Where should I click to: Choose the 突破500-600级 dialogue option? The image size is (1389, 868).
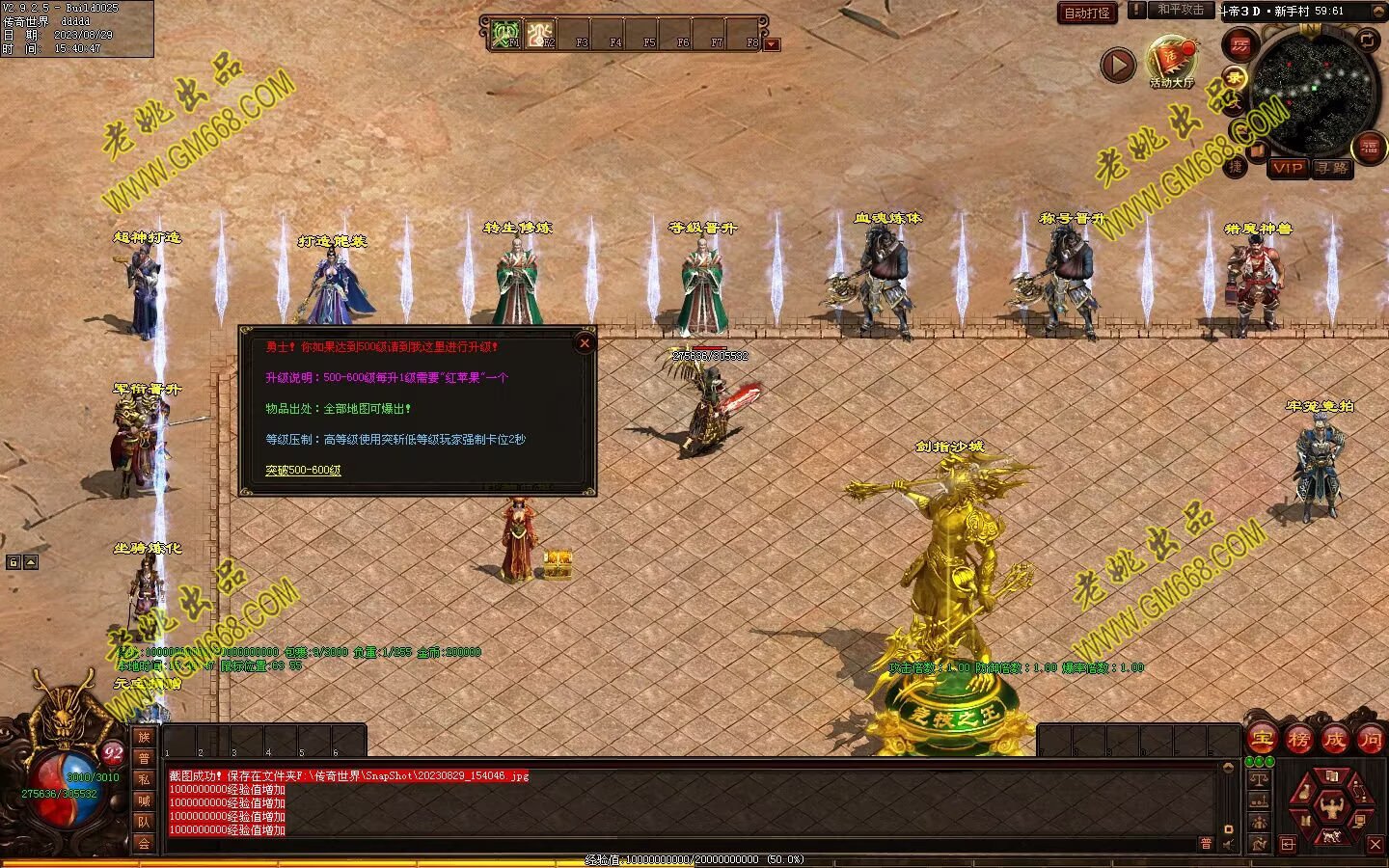(303, 471)
